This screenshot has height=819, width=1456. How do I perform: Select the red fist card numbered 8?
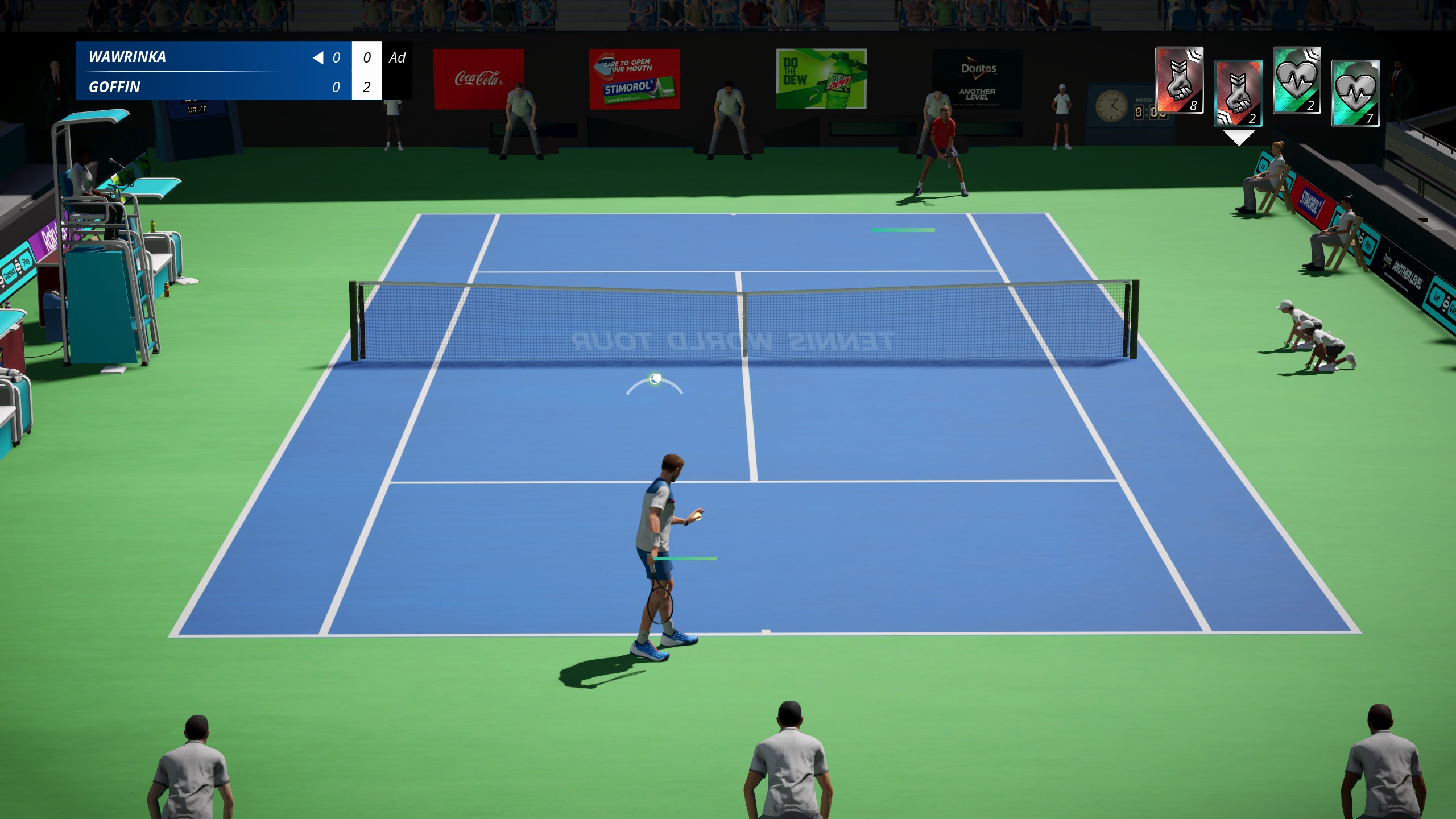[x=1179, y=80]
